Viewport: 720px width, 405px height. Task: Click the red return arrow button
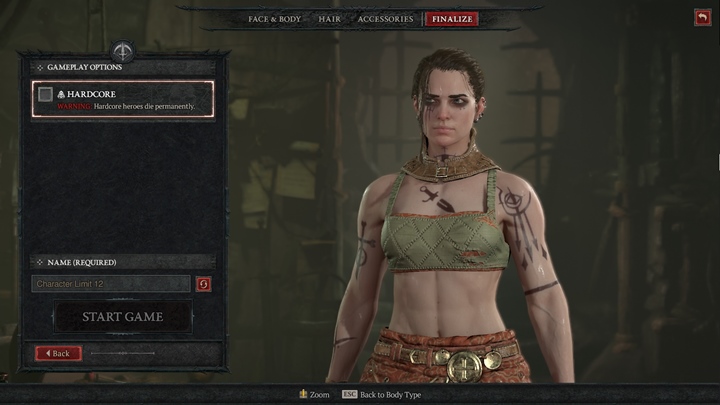pos(702,17)
